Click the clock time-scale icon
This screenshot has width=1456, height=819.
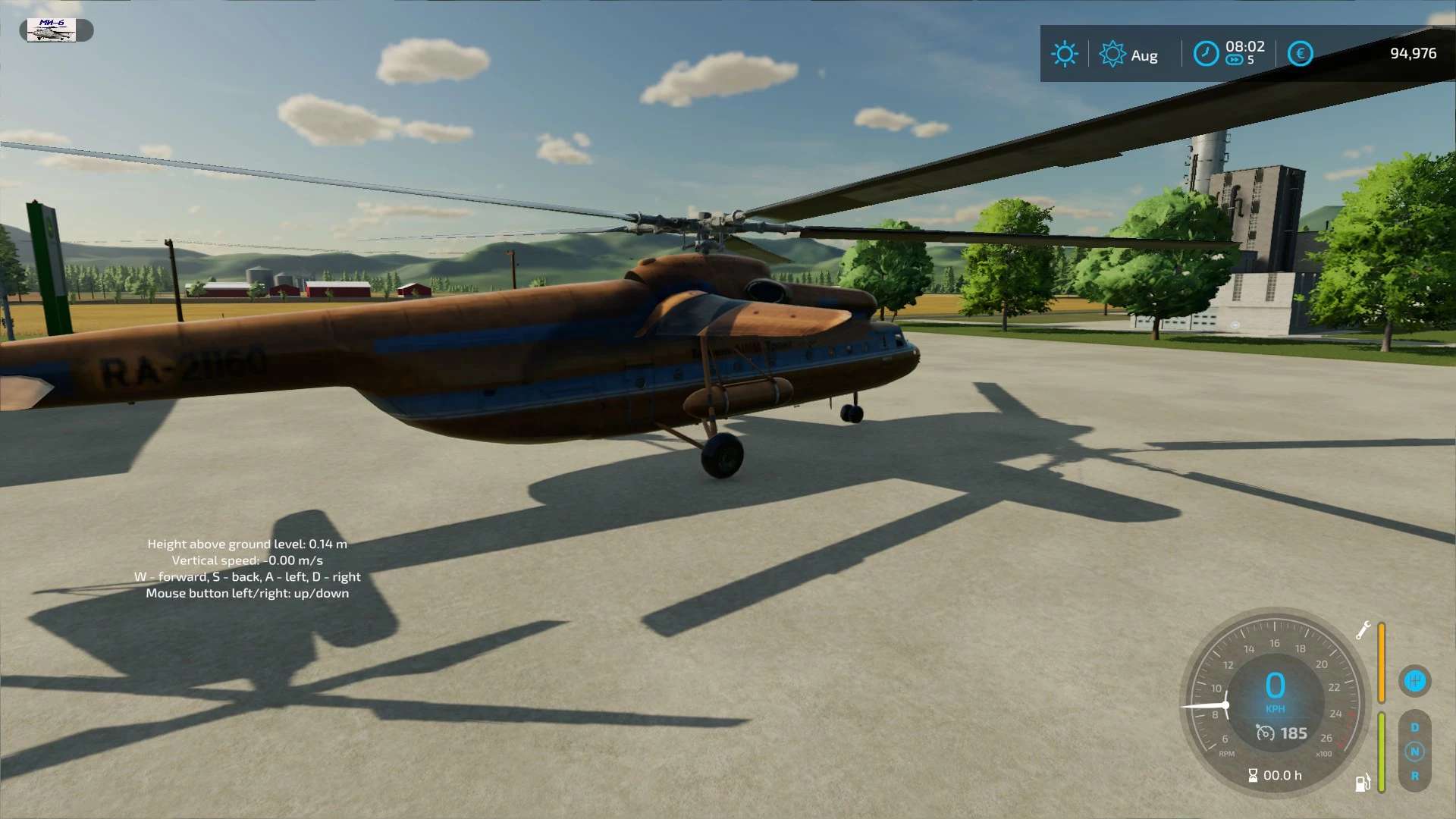1206,54
